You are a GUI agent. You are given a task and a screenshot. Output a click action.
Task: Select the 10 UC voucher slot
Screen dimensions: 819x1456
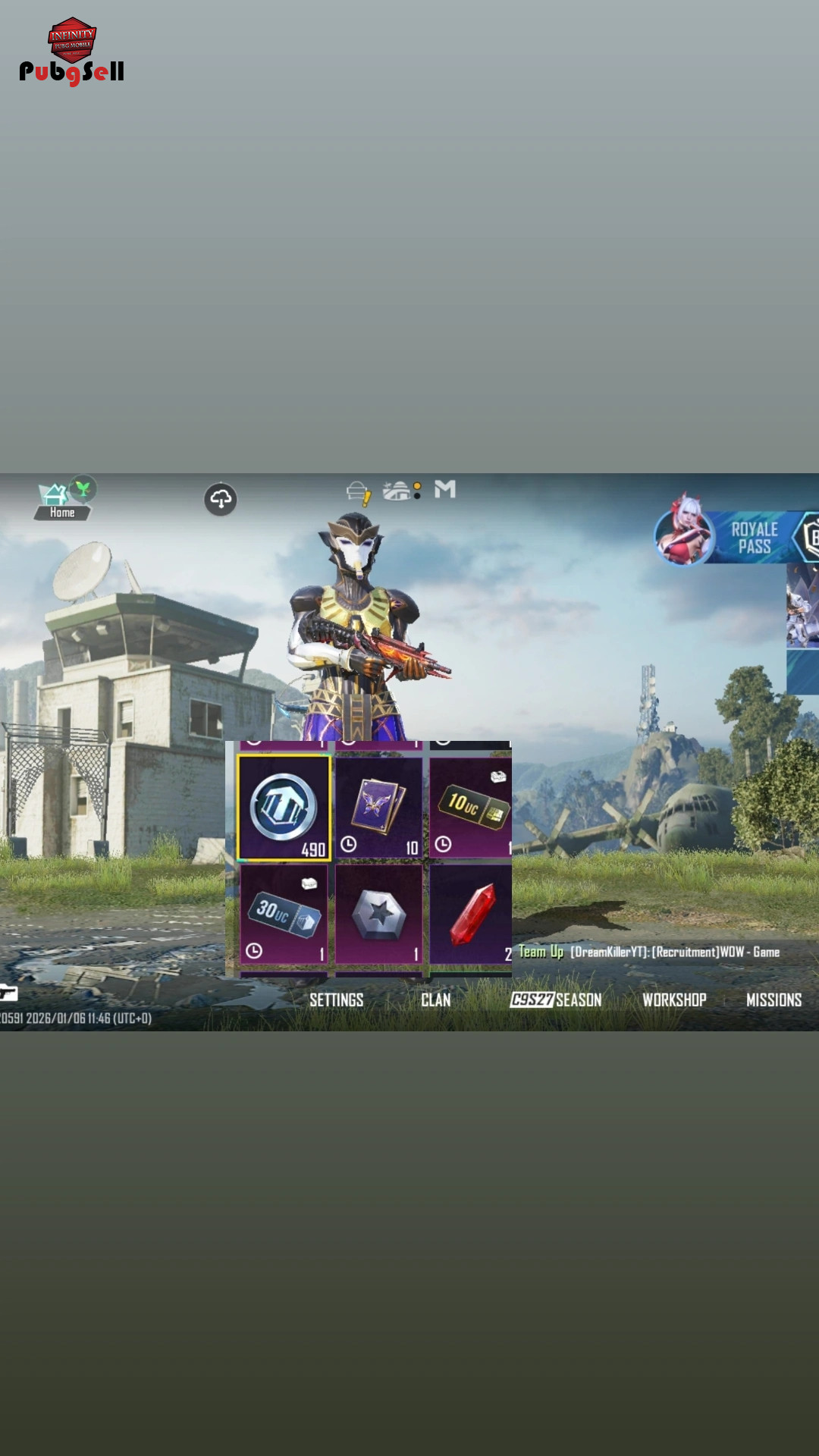coord(471,808)
